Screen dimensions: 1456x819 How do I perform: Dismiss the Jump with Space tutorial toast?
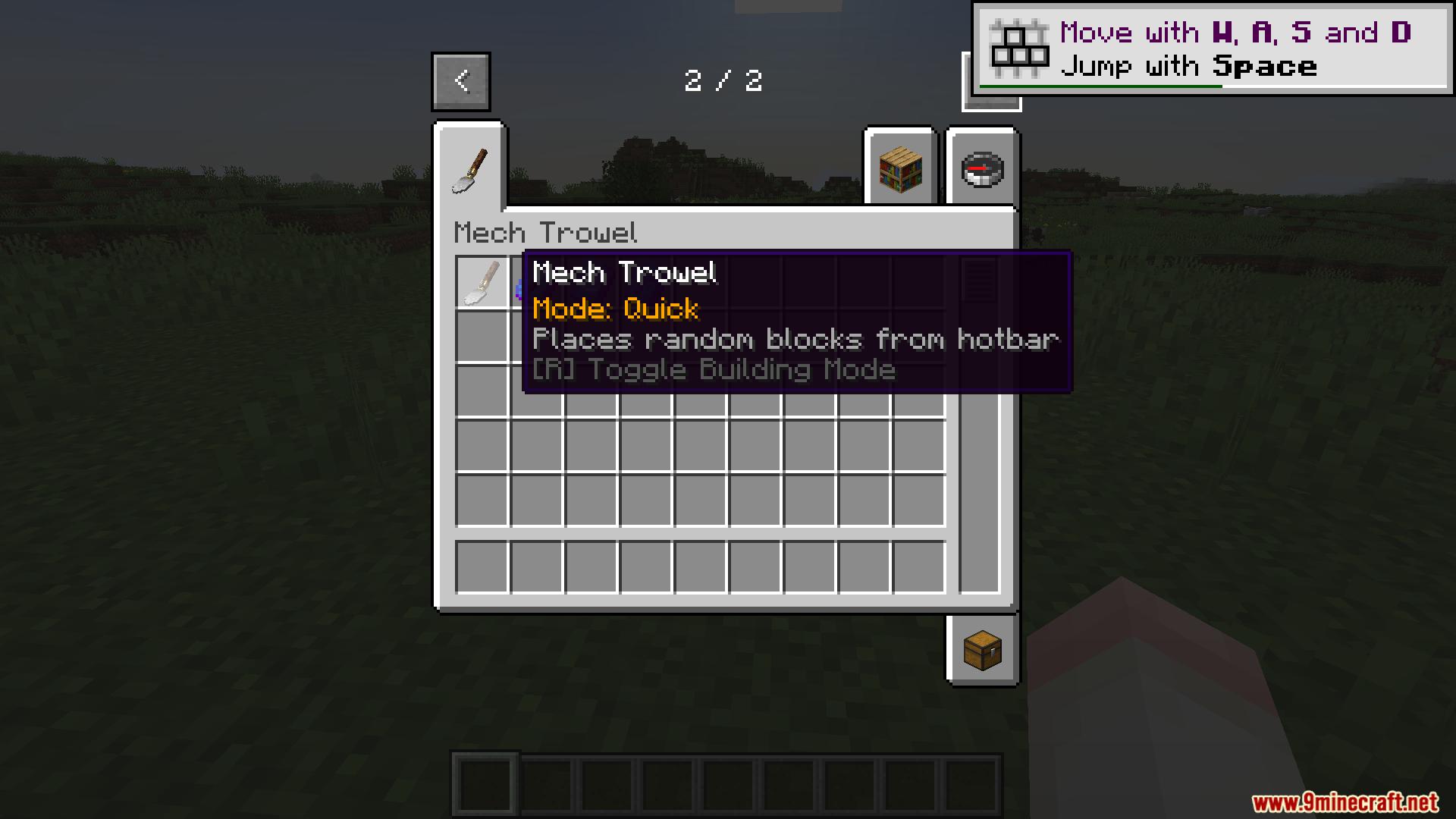pos(1211,49)
